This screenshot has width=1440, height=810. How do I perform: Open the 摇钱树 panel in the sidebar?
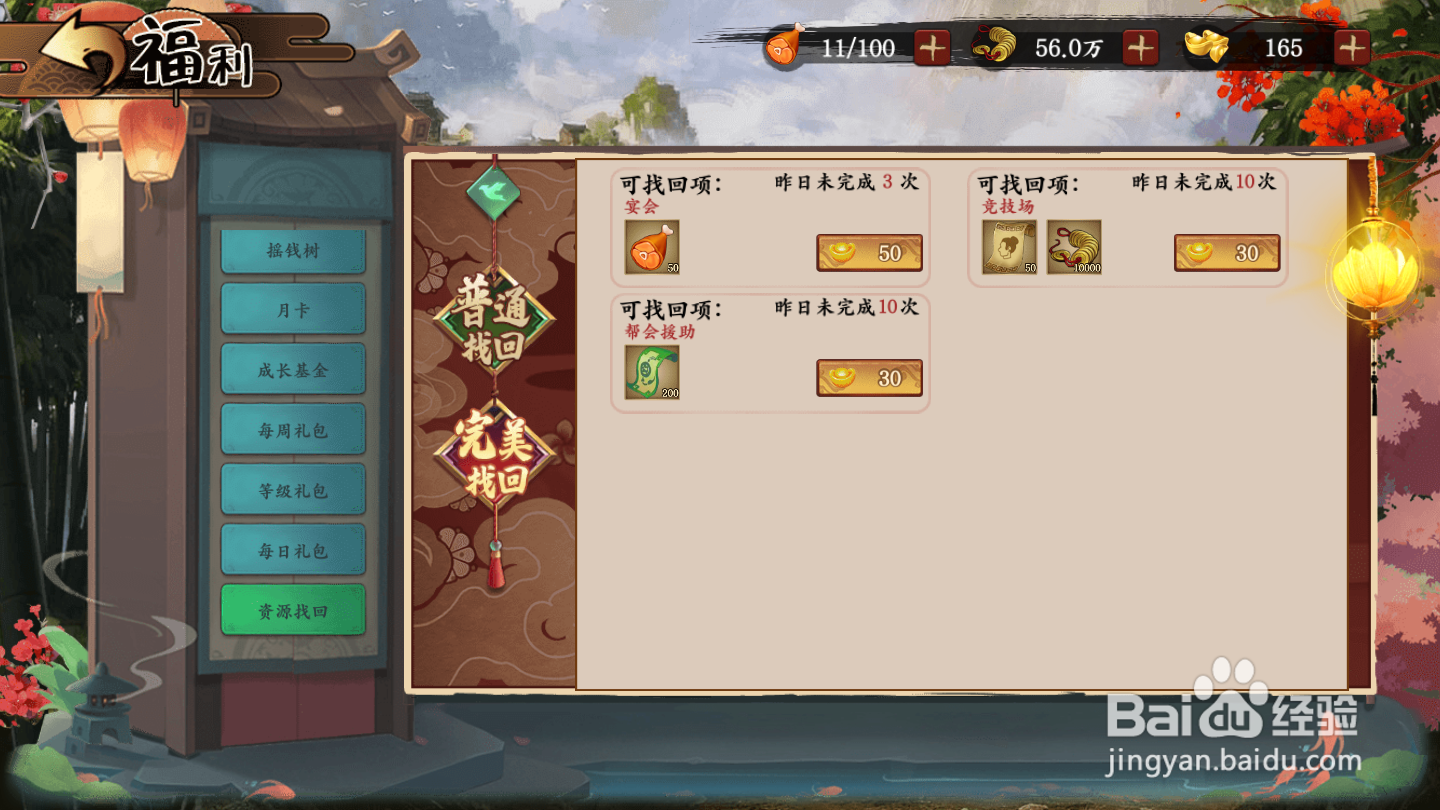click(x=292, y=250)
